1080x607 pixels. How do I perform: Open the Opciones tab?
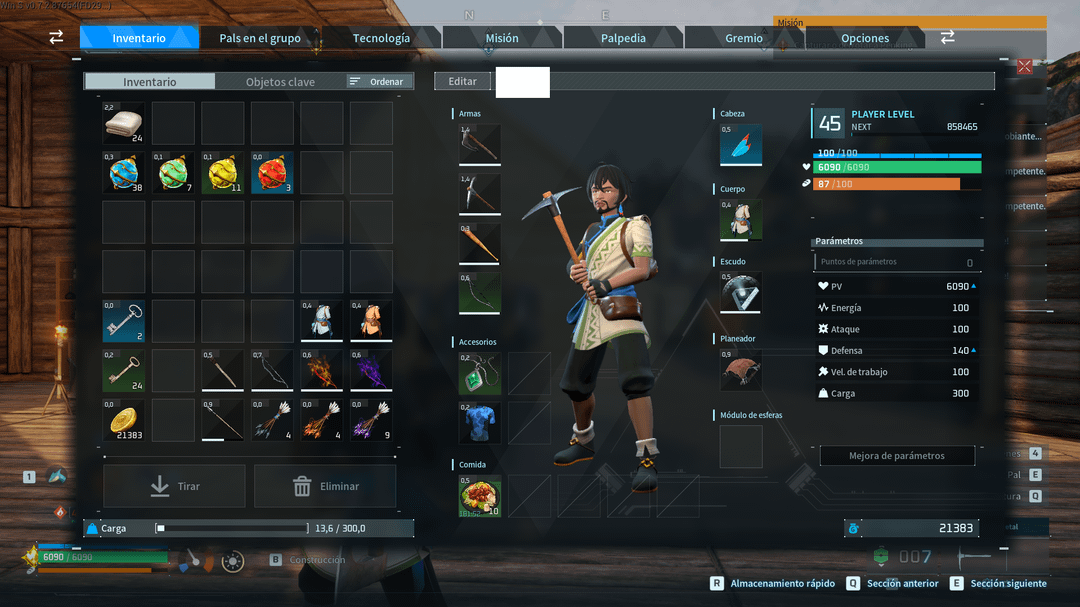865,38
